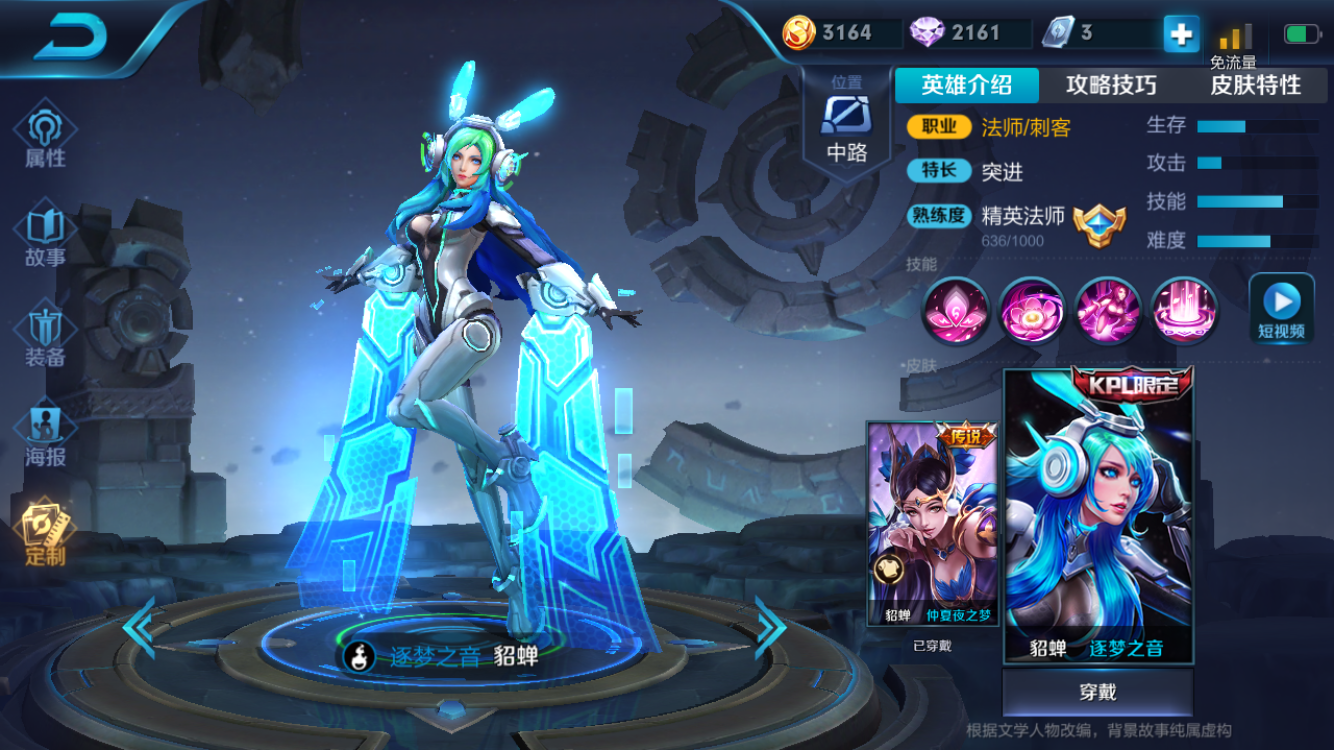
Task: Select the third dancing figure skill icon
Action: (x=1108, y=311)
